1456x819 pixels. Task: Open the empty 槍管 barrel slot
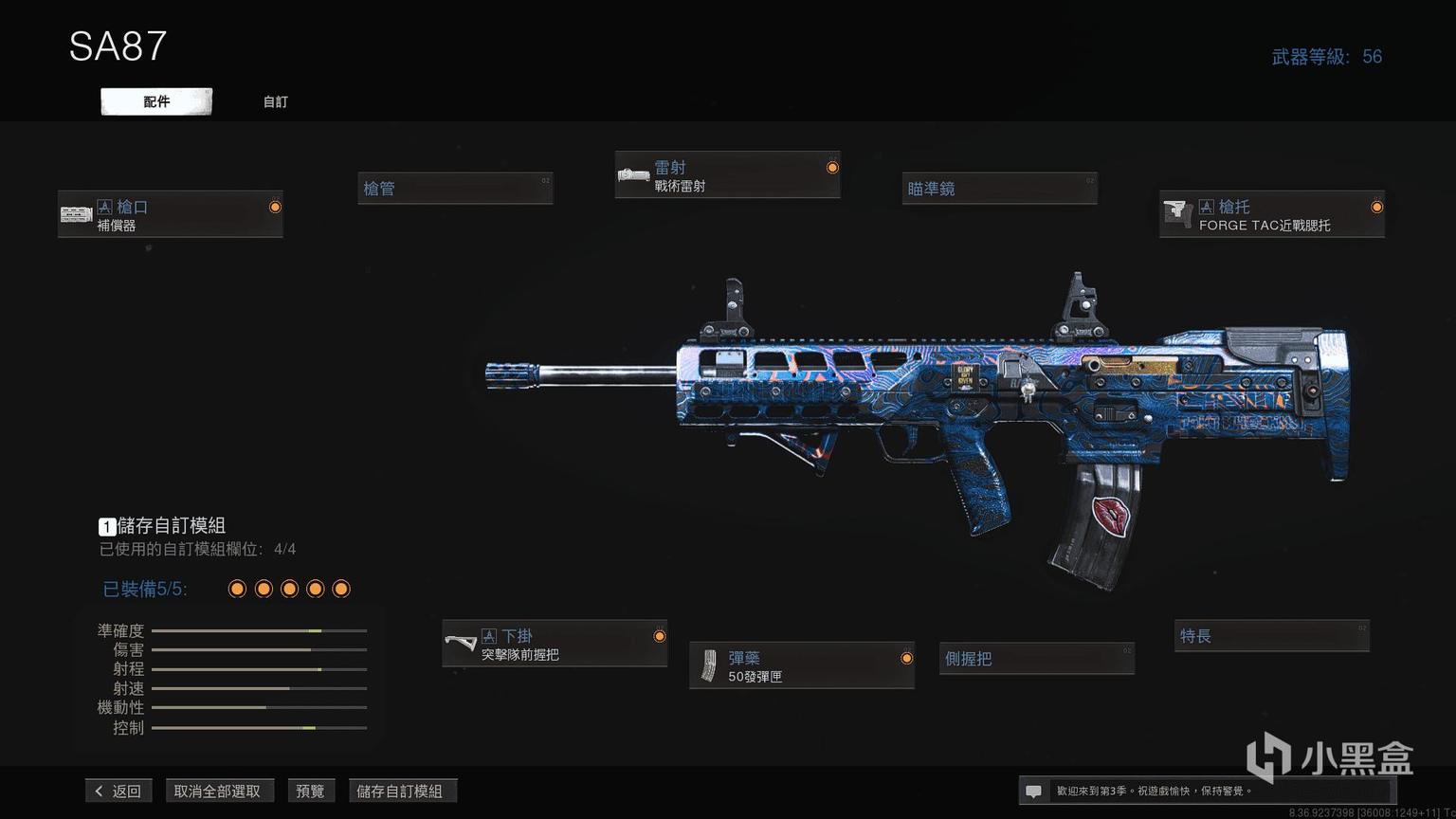point(455,189)
